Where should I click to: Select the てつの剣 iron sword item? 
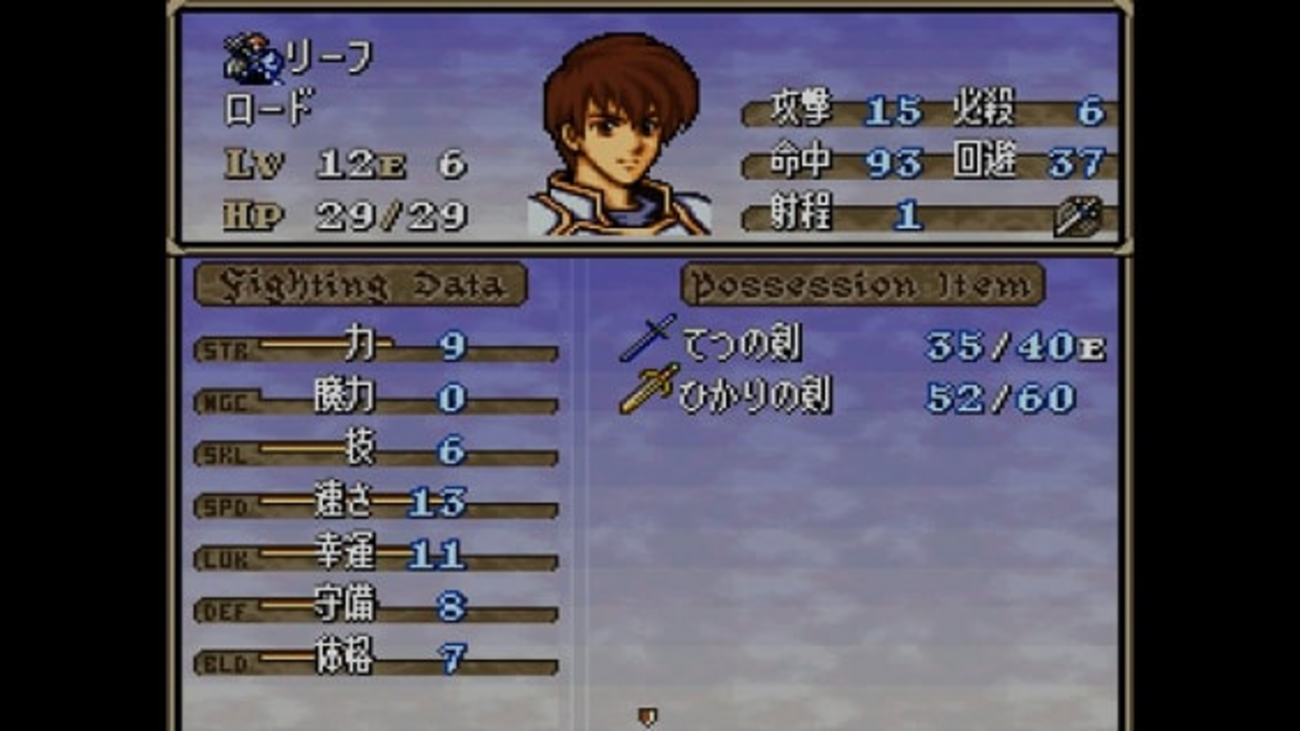tap(741, 345)
